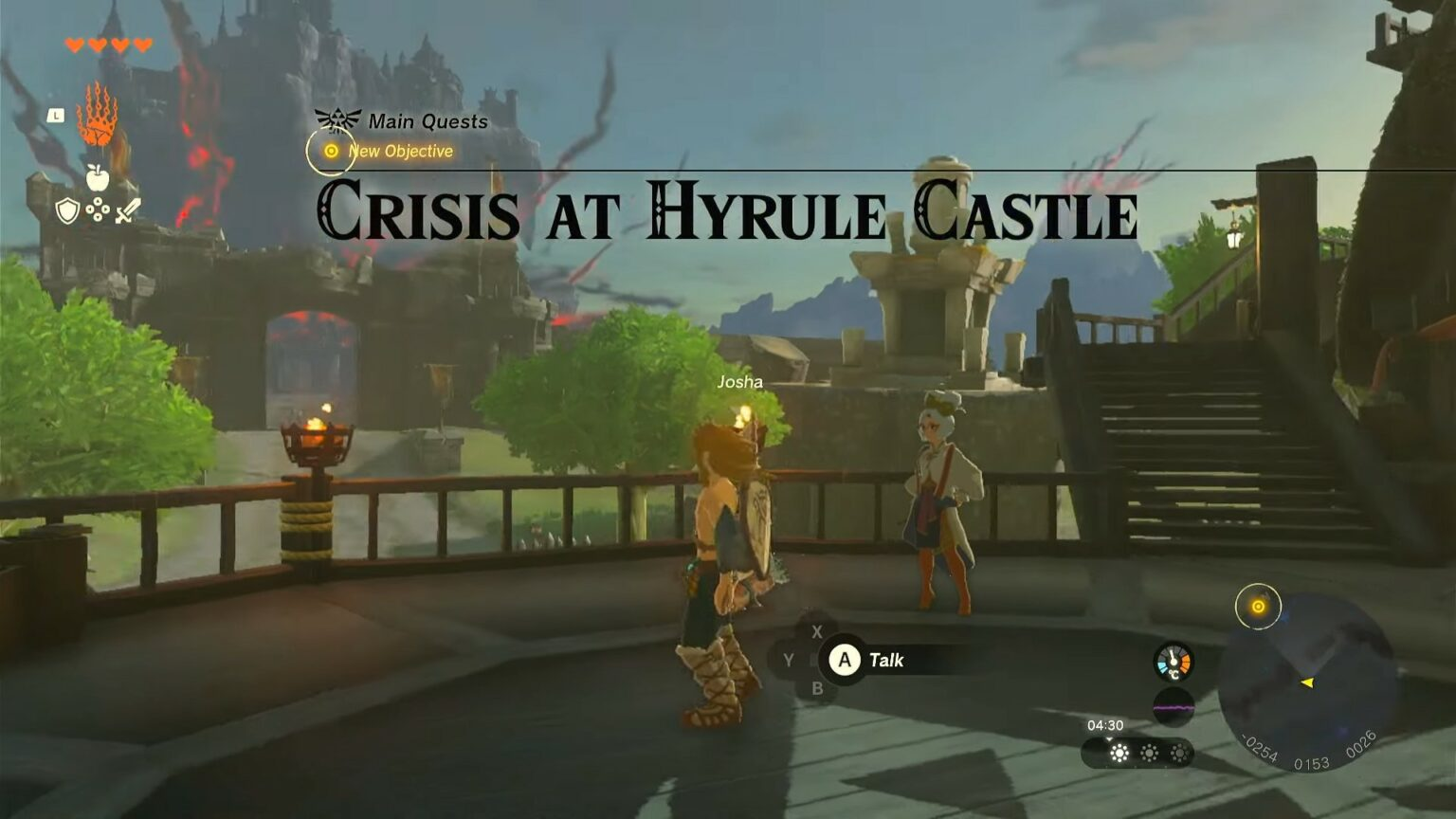Screen dimensions: 1456x819
Task: Check the temperature gauge icon
Action: point(1173,662)
